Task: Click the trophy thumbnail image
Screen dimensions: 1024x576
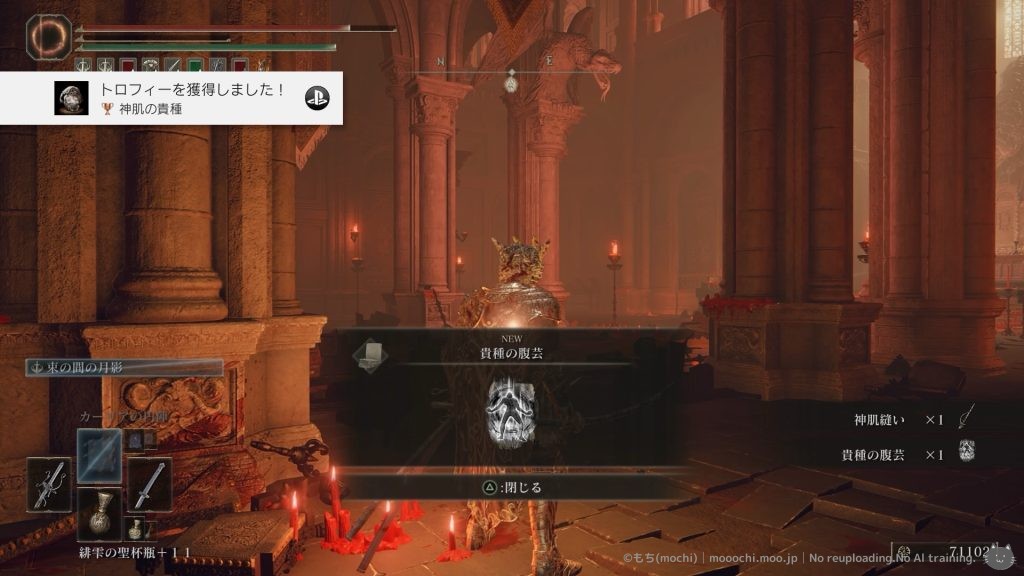Action: click(69, 97)
